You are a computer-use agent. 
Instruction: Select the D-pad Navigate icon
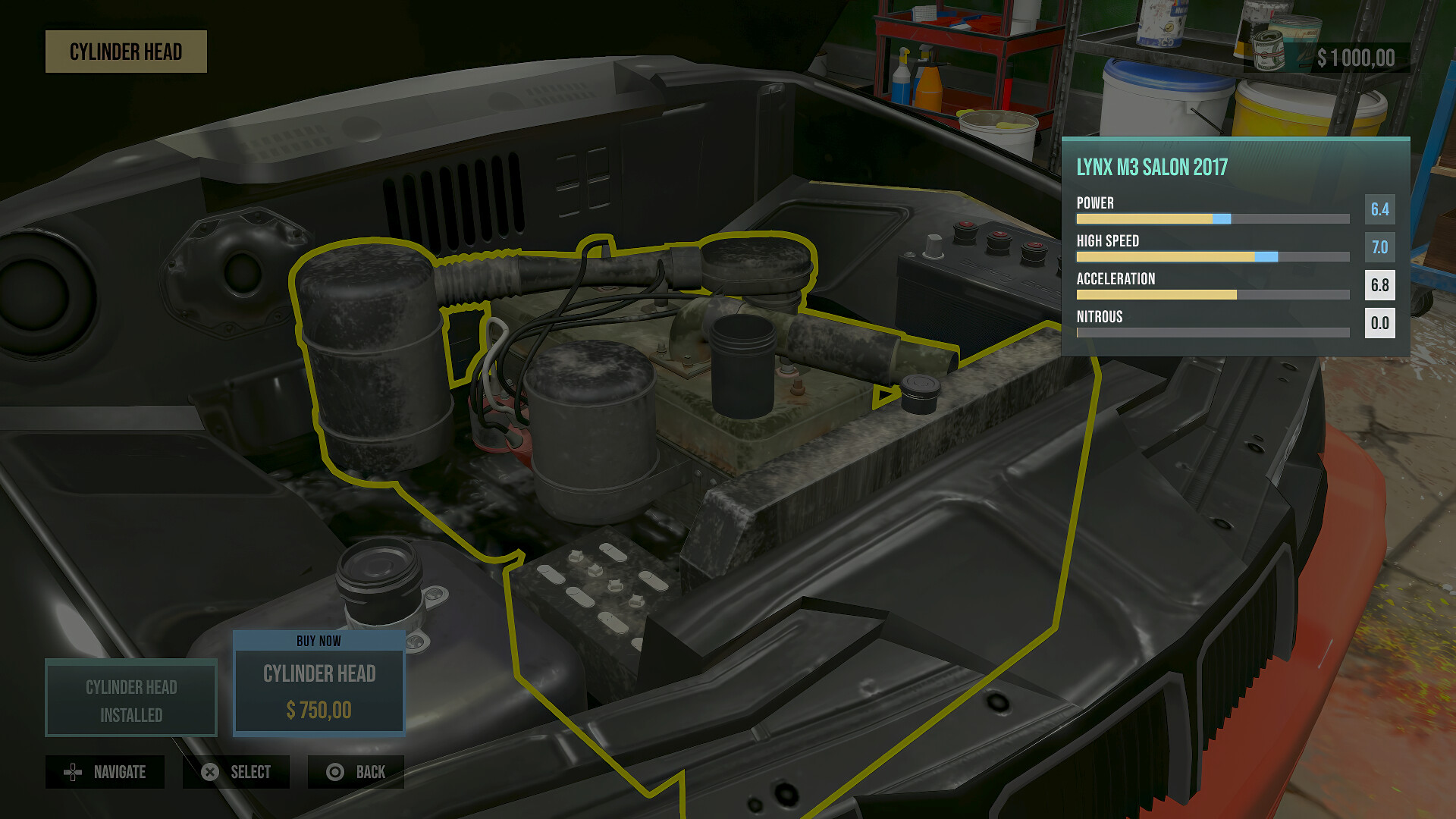click(x=73, y=772)
